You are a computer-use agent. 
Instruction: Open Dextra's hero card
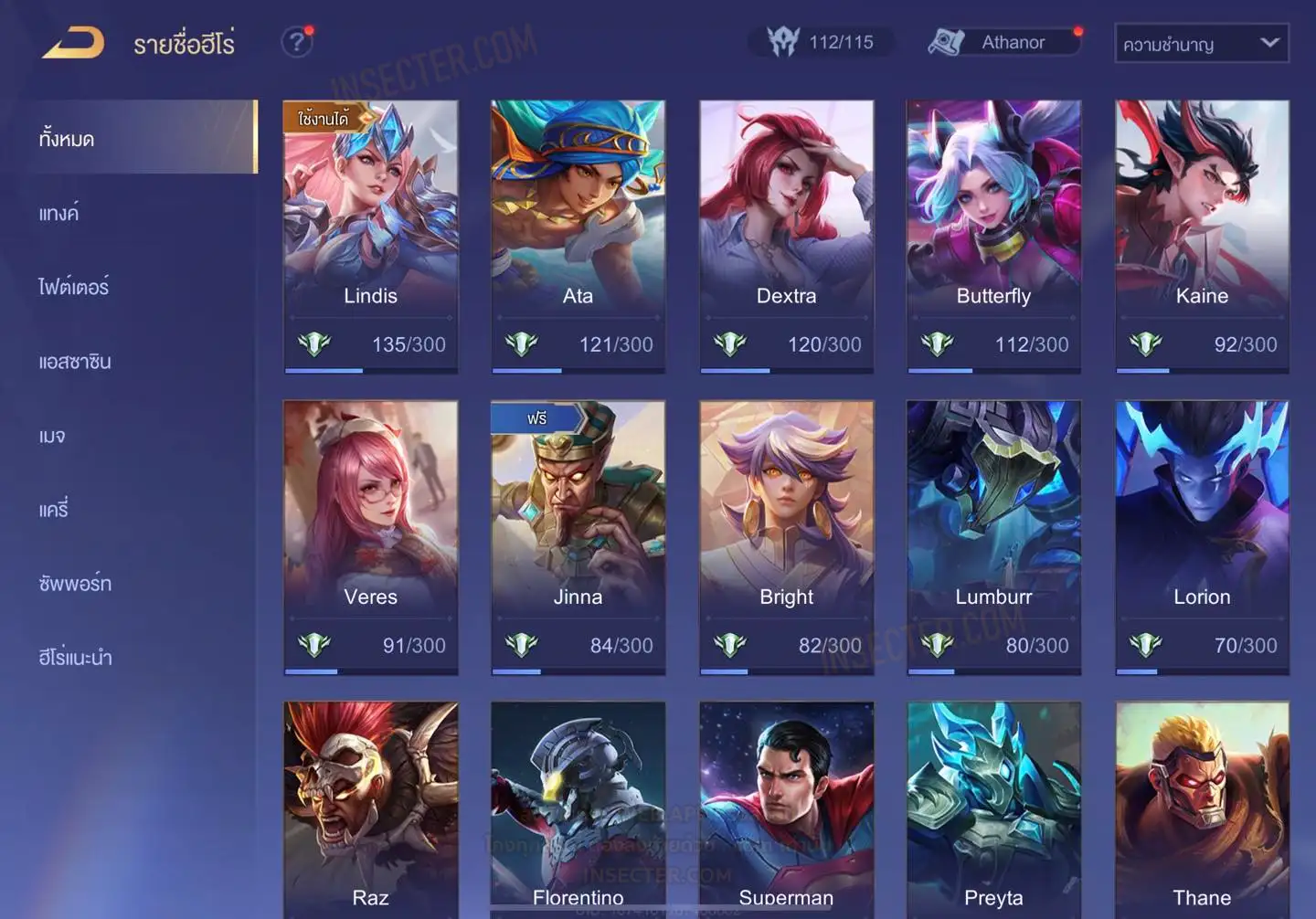[786, 235]
